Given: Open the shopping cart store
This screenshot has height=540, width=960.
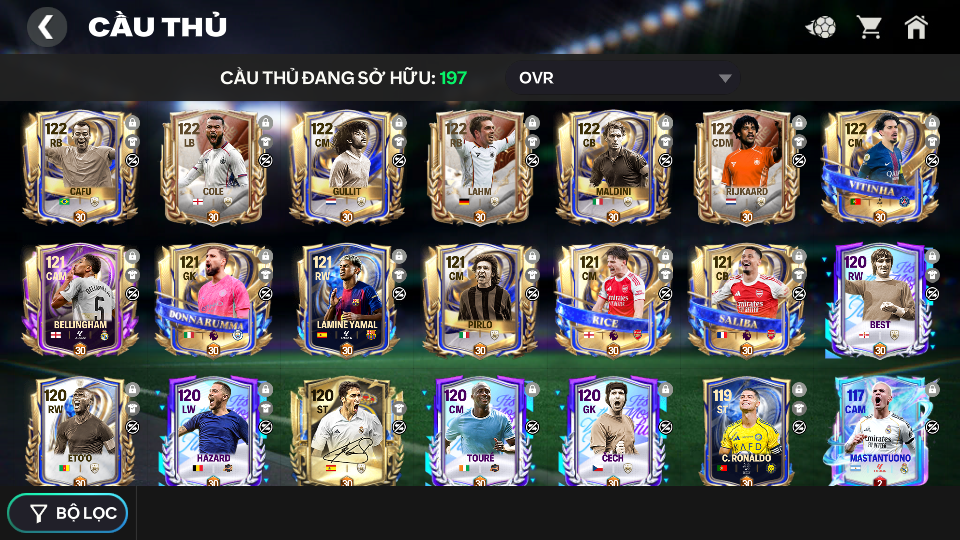Looking at the screenshot, I should coord(869,27).
